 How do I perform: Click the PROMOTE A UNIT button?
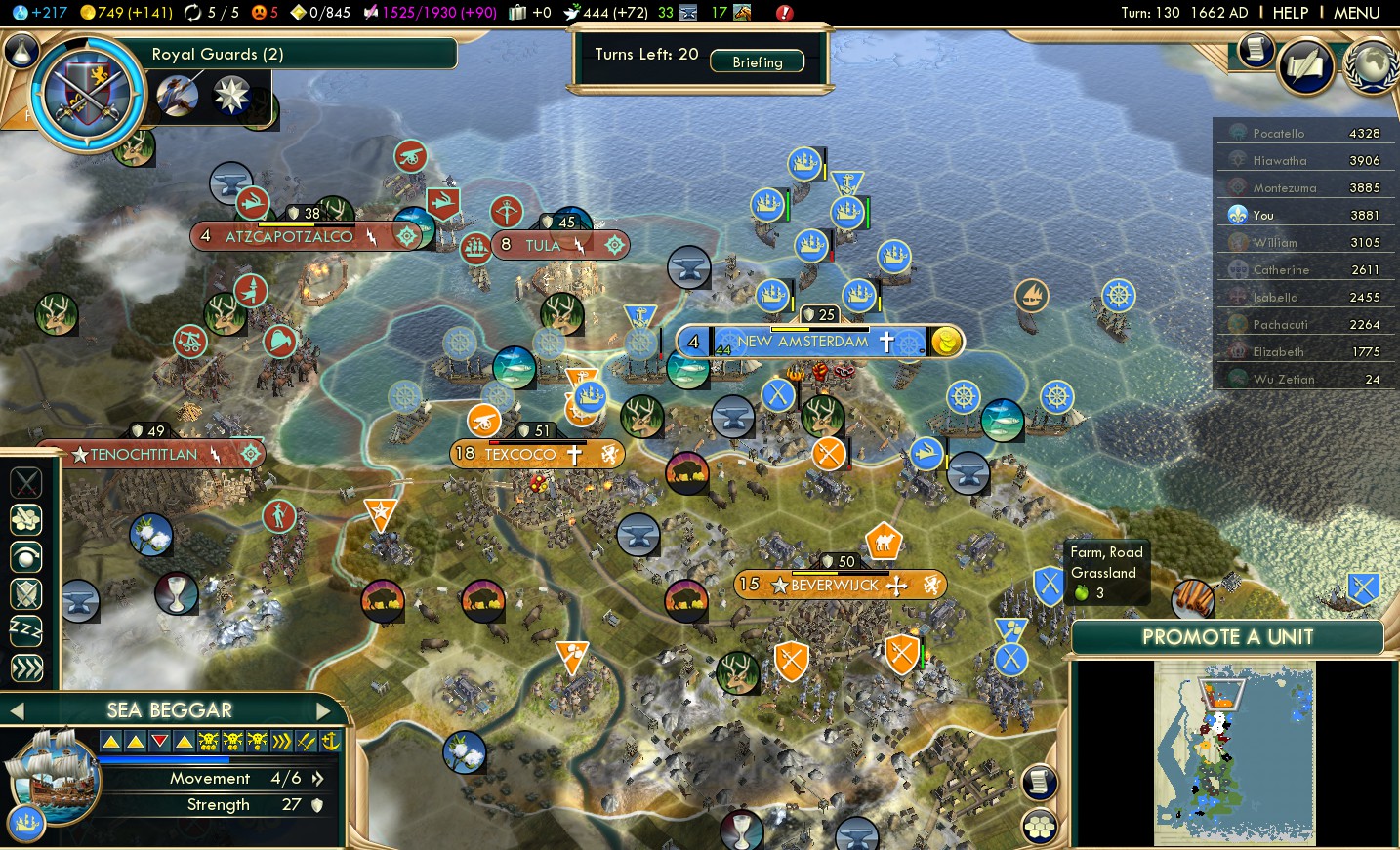[1227, 637]
